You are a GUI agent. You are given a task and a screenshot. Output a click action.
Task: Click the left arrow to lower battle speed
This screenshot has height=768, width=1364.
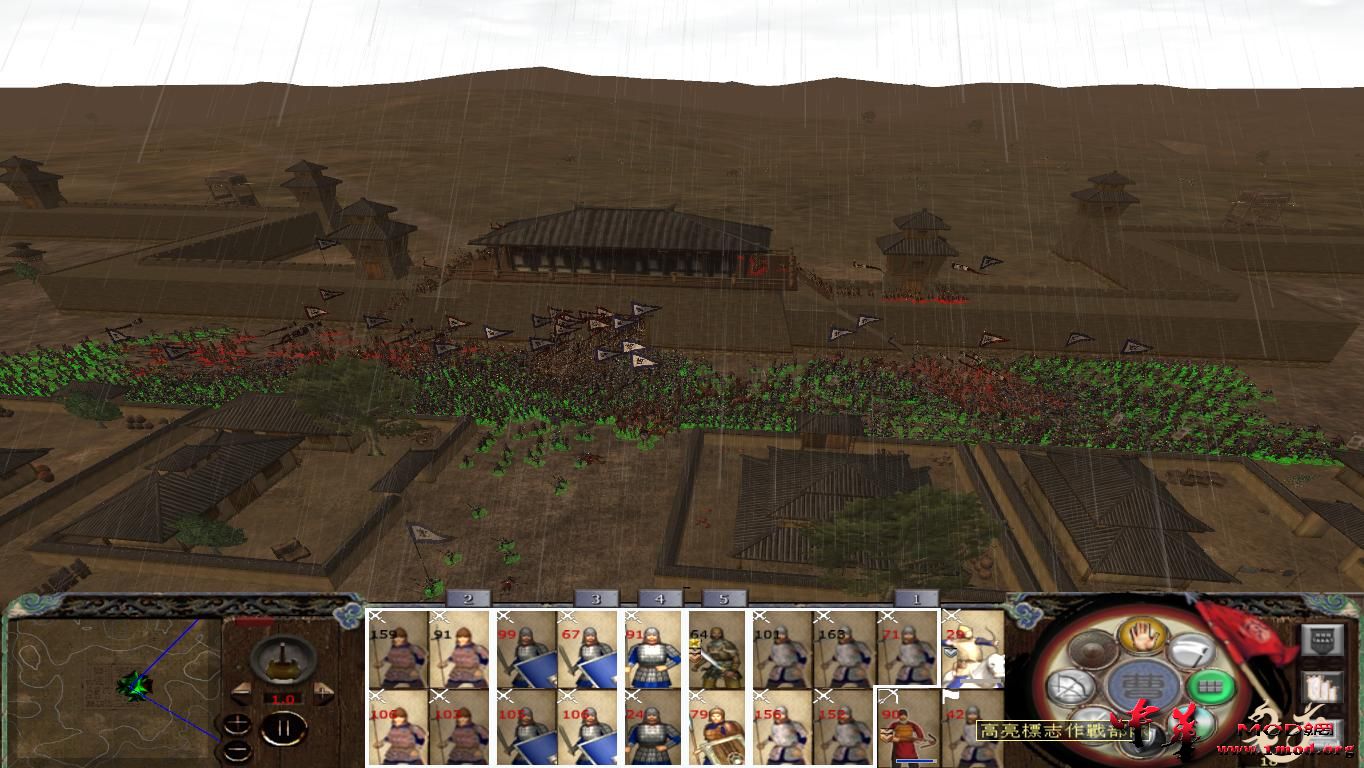click(241, 692)
